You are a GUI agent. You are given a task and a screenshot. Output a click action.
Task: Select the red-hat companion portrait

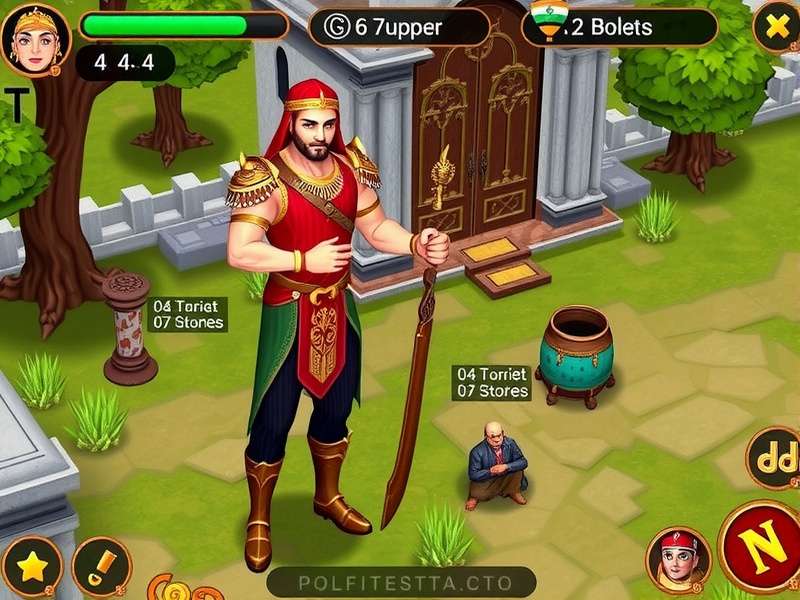click(679, 558)
